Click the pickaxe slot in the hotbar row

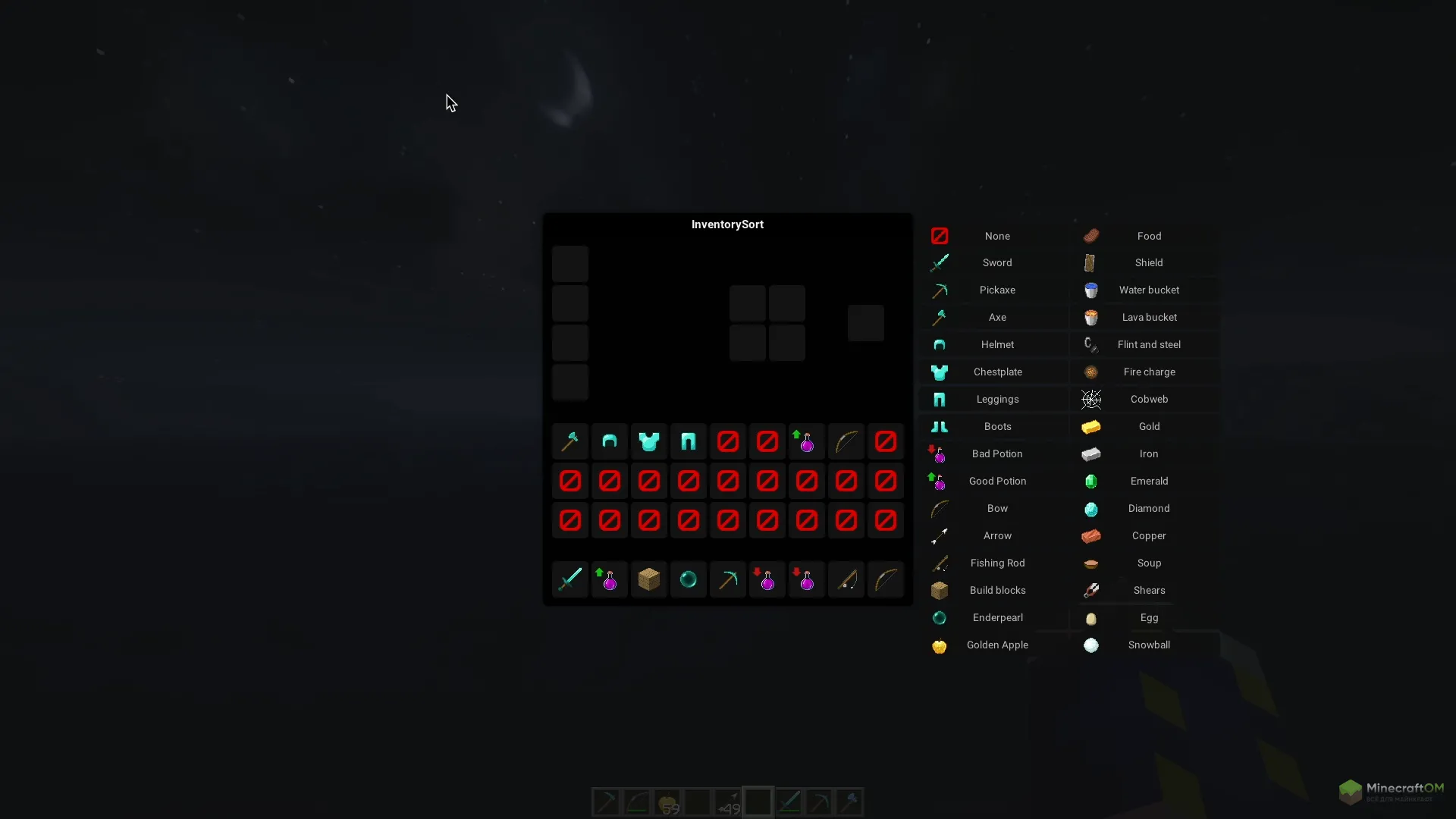(728, 579)
